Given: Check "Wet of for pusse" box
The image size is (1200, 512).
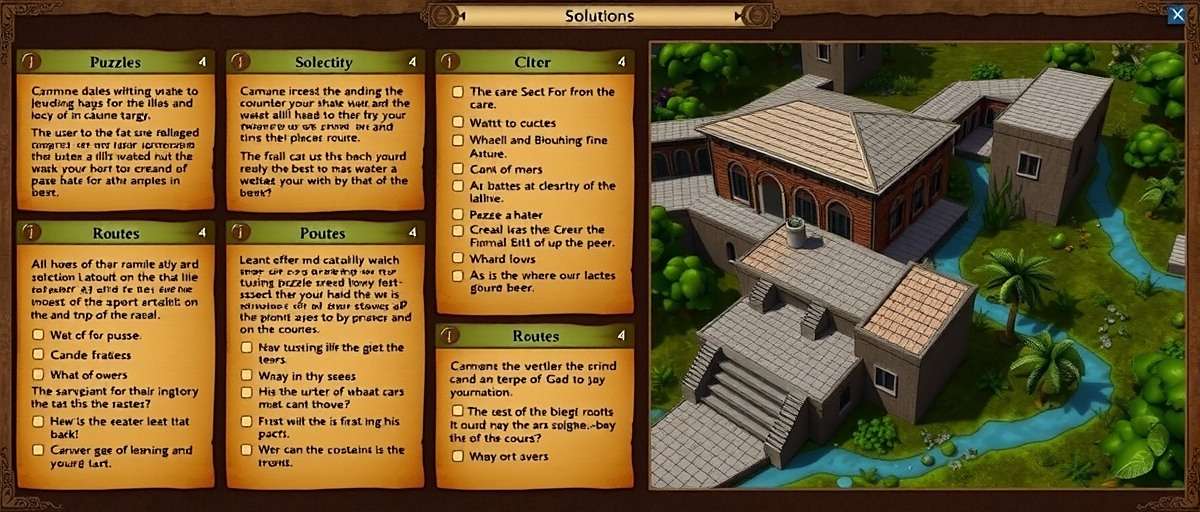Looking at the screenshot, I should [38, 335].
